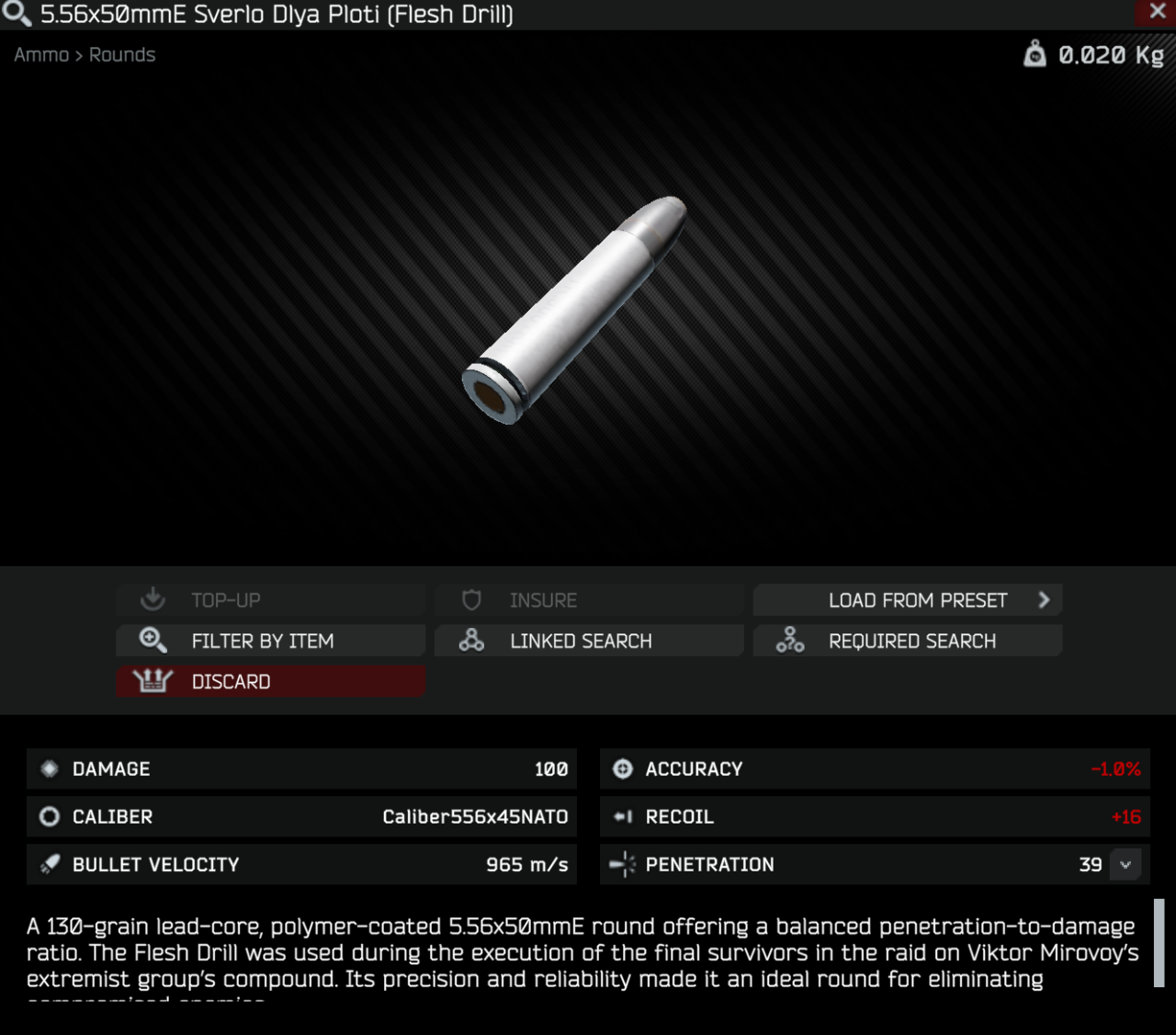The height and width of the screenshot is (1035, 1176).
Task: Expand the Penetration stat dropdown arrow
Action: click(x=1125, y=865)
